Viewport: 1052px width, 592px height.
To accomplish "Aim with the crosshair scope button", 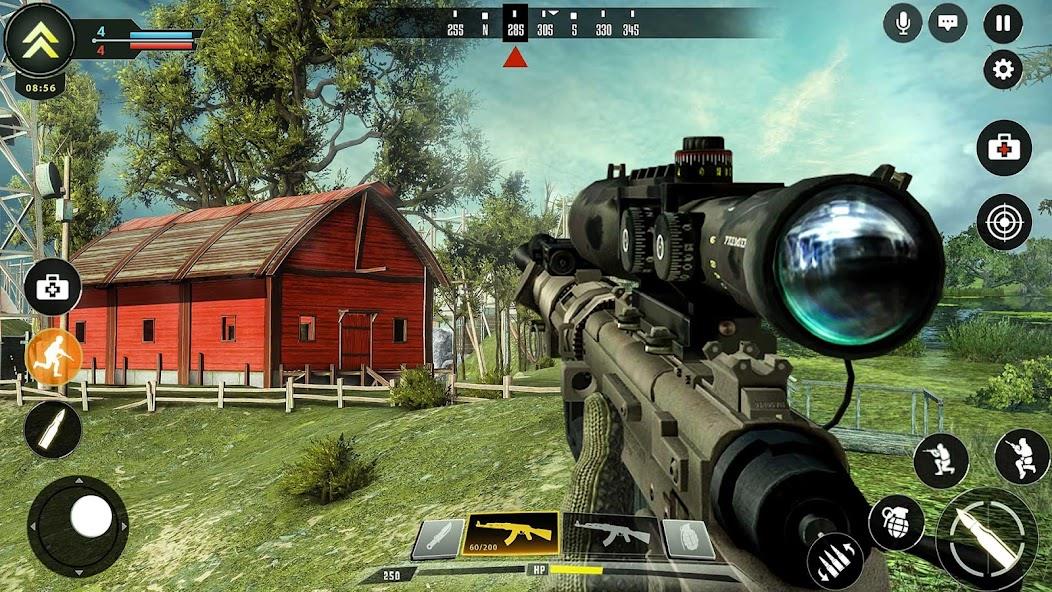I will coord(1004,222).
